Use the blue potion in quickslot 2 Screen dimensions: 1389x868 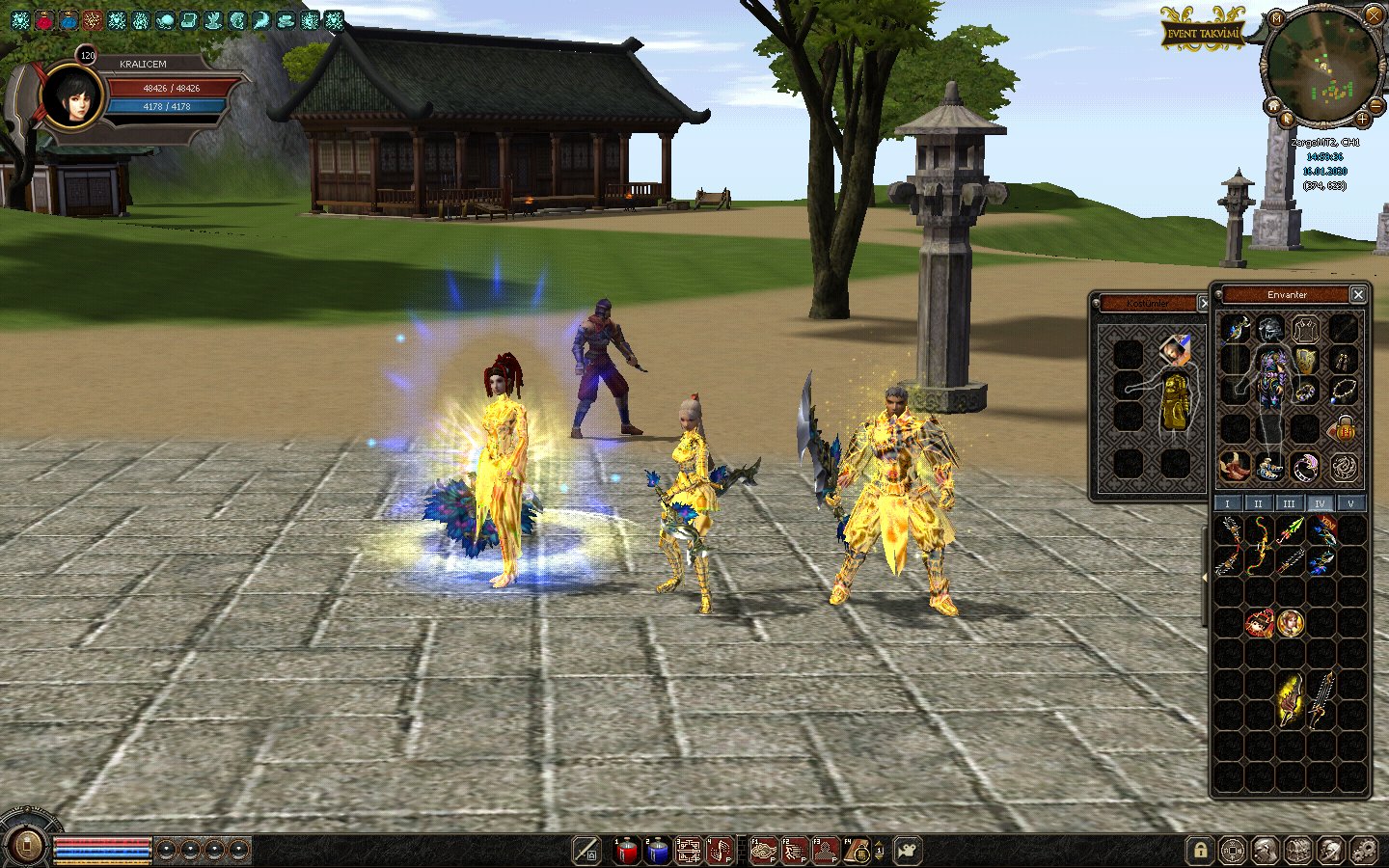click(658, 851)
